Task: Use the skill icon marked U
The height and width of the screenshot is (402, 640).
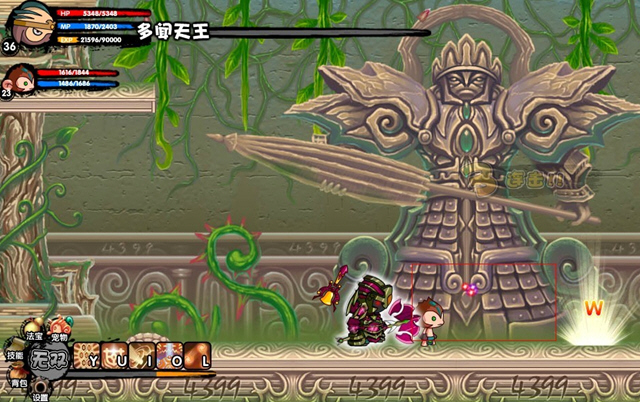Action: [x=114, y=357]
